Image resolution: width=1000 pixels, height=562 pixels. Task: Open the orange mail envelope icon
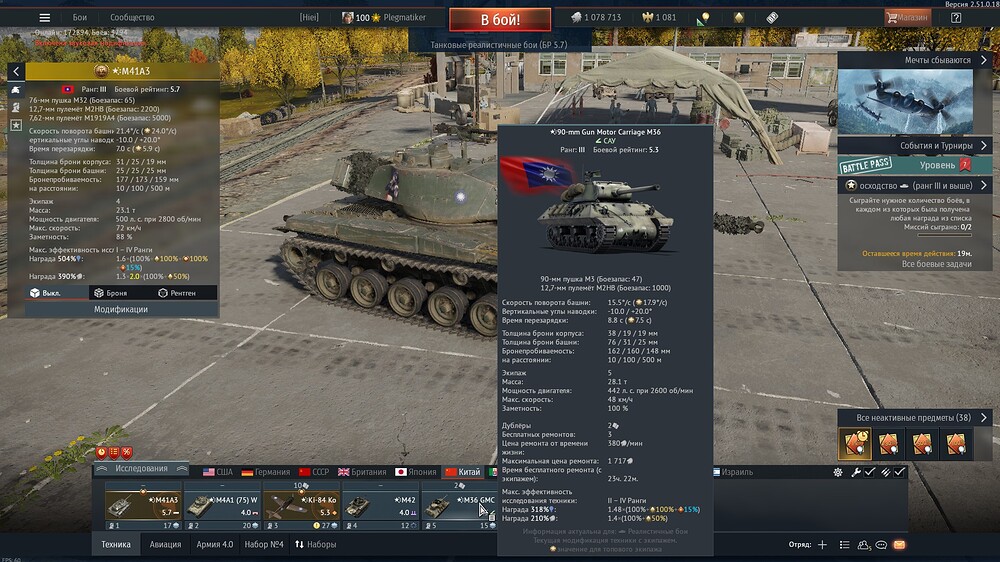[x=899, y=545]
